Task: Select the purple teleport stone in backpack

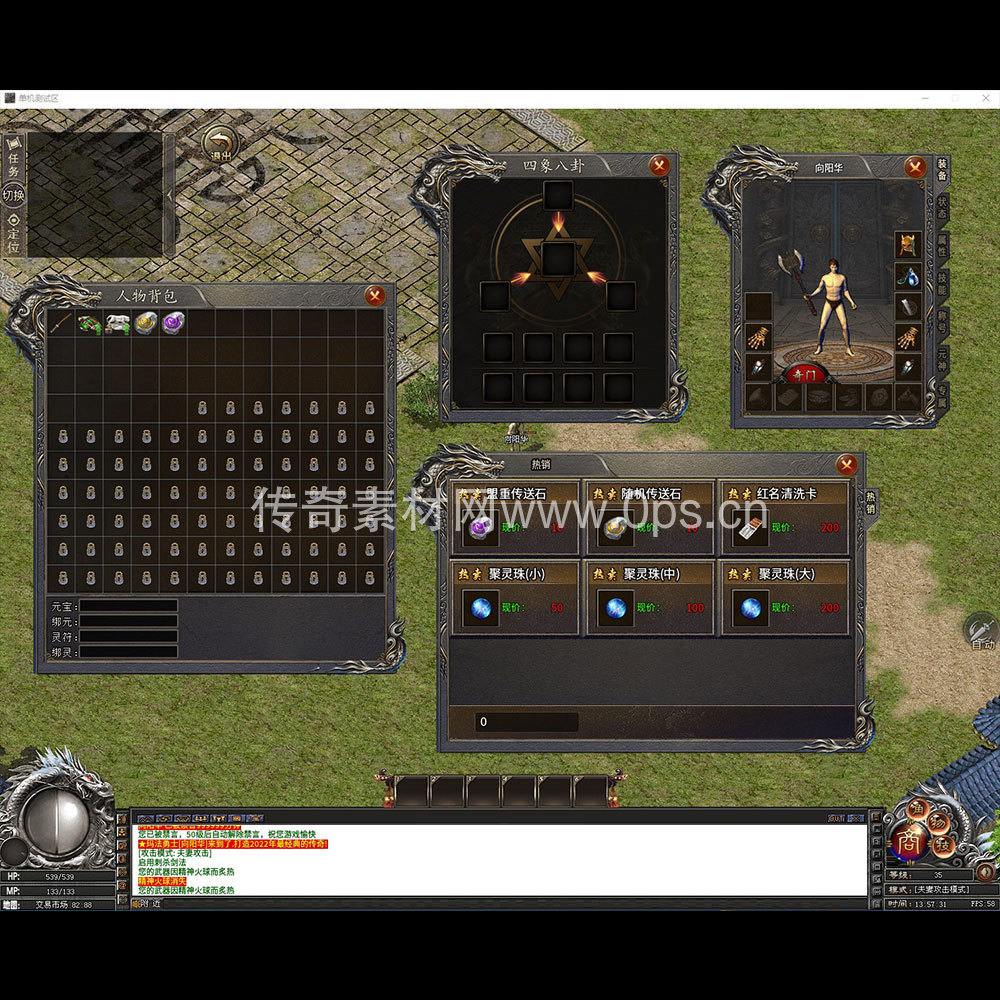Action: 174,323
